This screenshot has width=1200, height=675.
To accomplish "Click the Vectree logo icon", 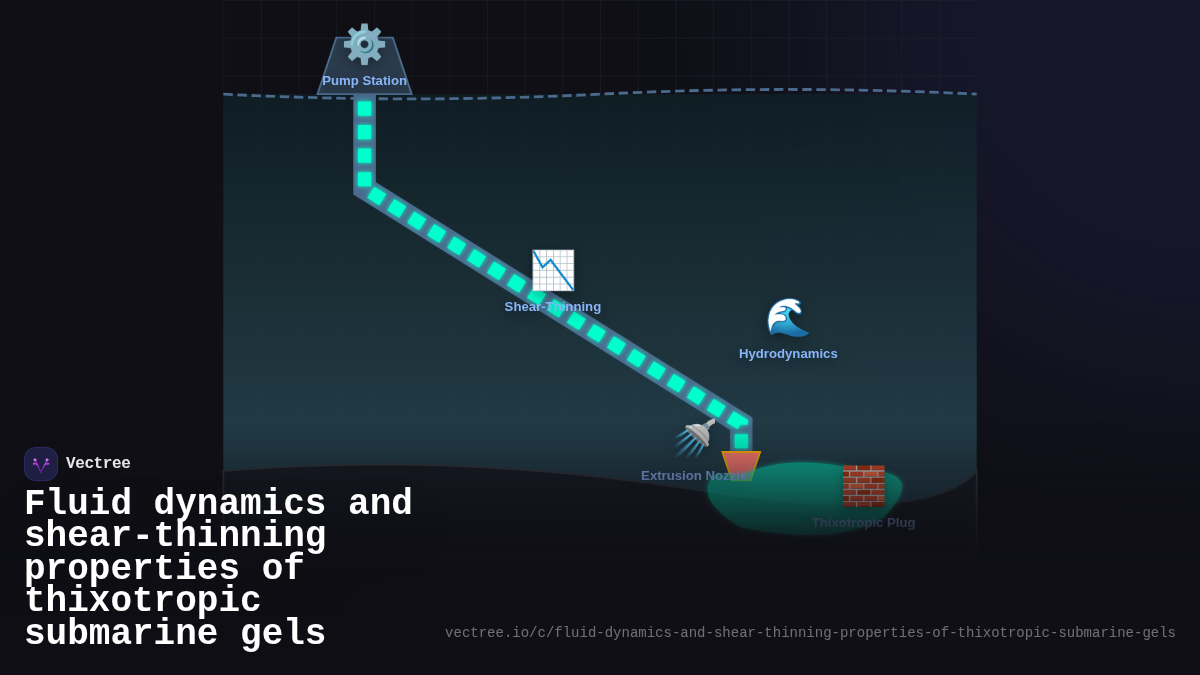I will [41, 464].
